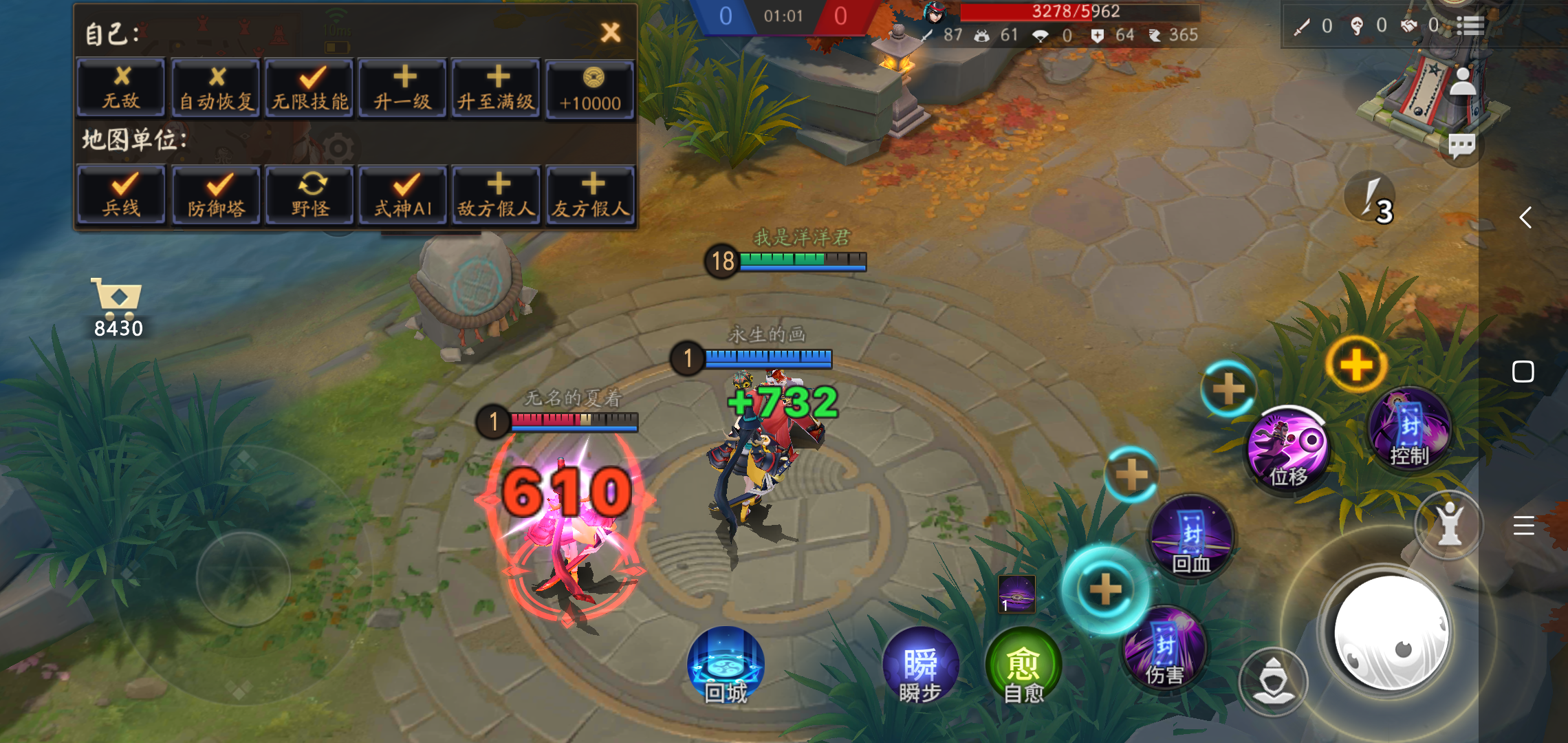Open the chat bubble icon
Screen dimensions: 1568x743
pos(1461,144)
